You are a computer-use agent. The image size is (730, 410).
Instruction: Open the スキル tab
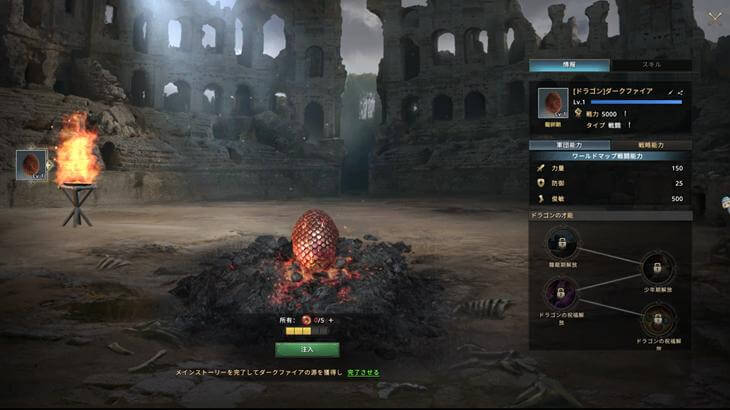point(651,65)
